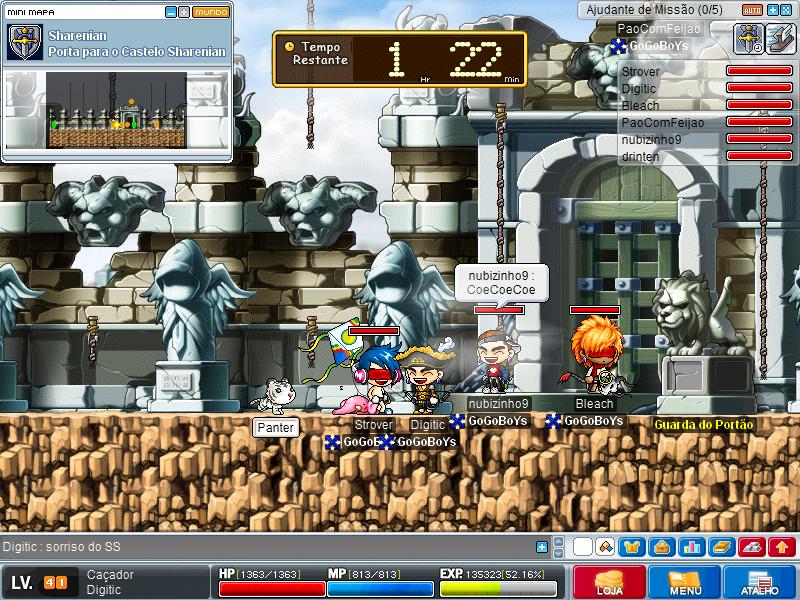Image resolution: width=800 pixels, height=600 pixels.
Task: Open the inventory bag icon button
Action: click(660, 547)
